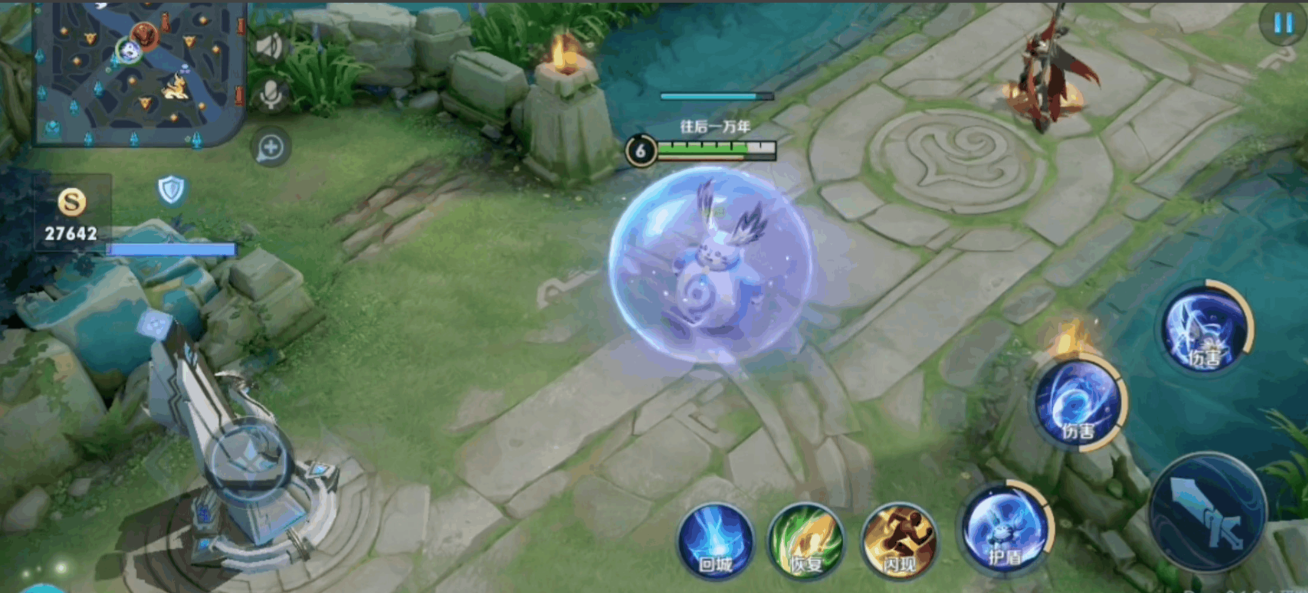Activate the 回城 recall spell

point(716,541)
